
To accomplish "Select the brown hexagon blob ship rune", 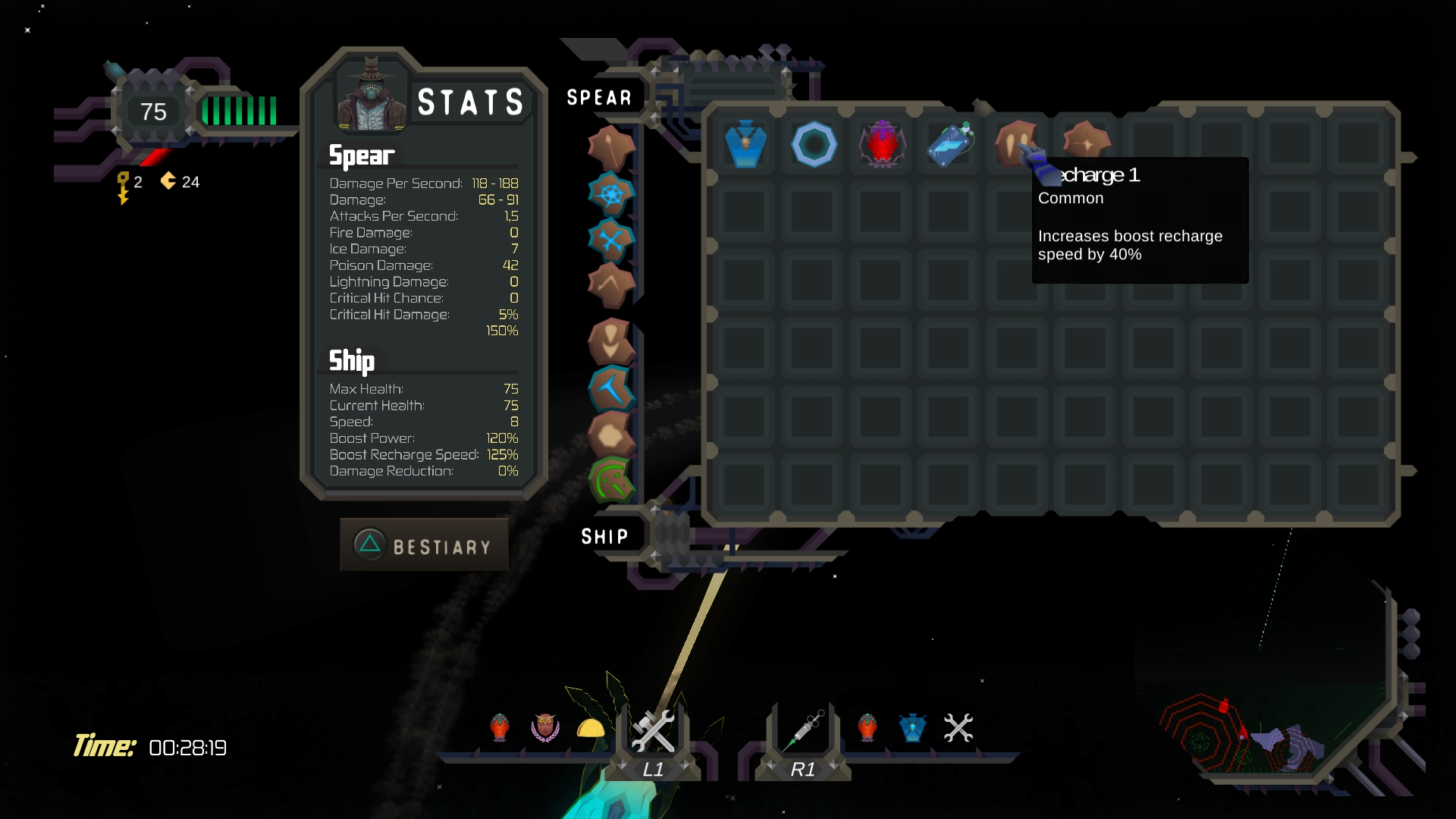I will pyautogui.click(x=610, y=435).
